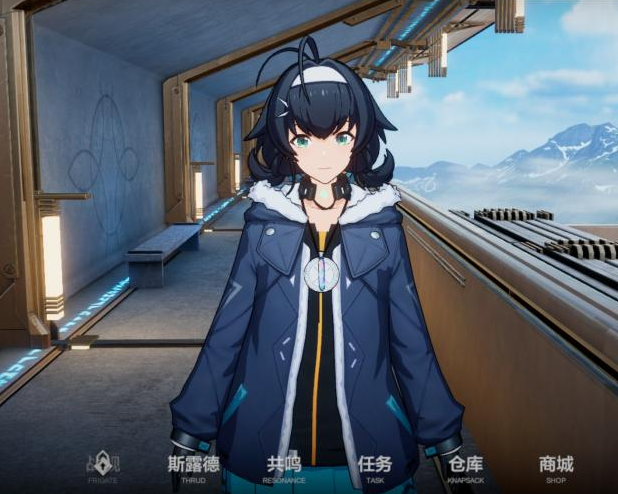Open the Frigate menu
This screenshot has height=494, width=618.
[x=102, y=467]
